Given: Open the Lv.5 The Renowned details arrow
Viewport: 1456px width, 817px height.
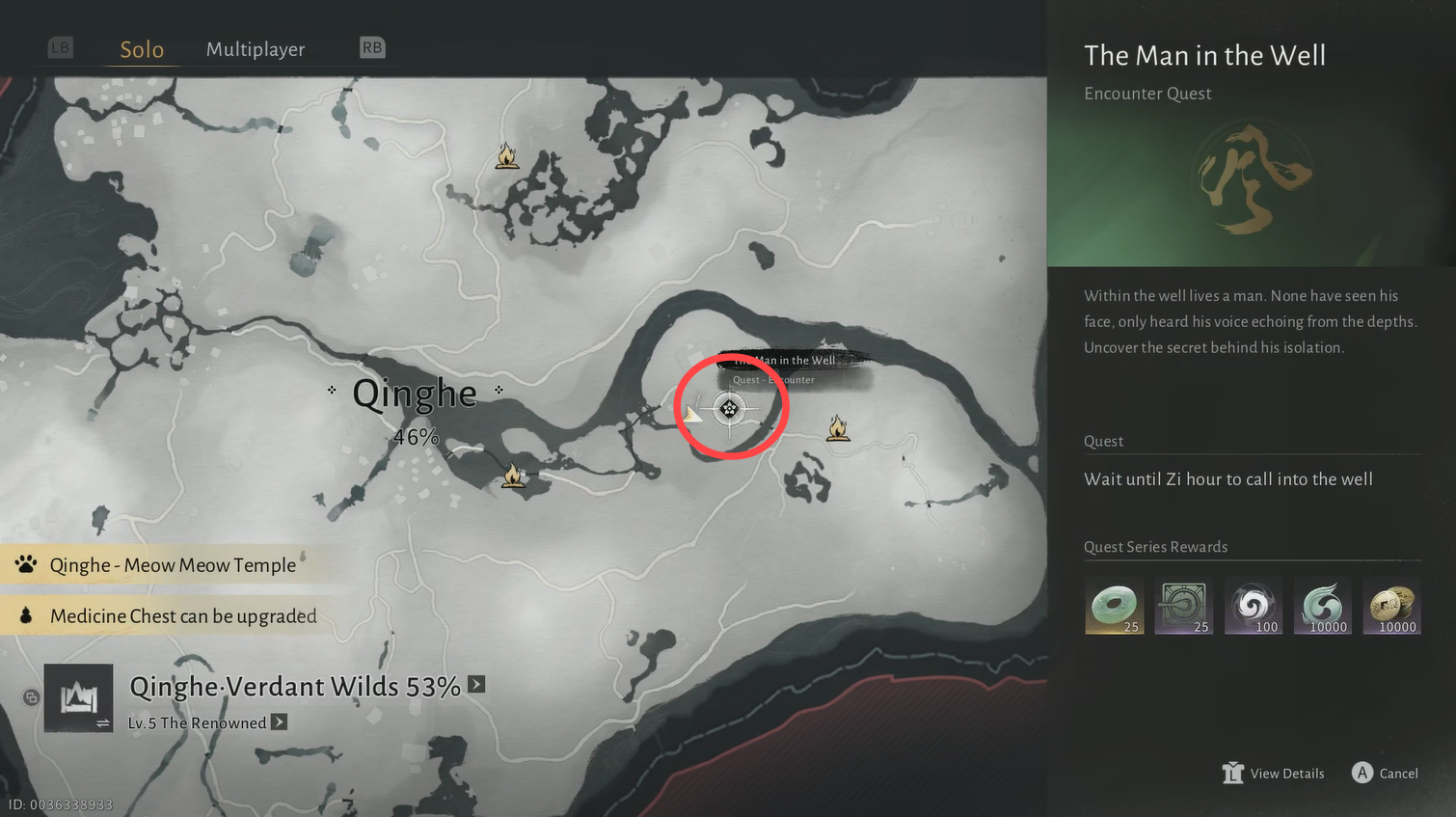Looking at the screenshot, I should (x=279, y=722).
